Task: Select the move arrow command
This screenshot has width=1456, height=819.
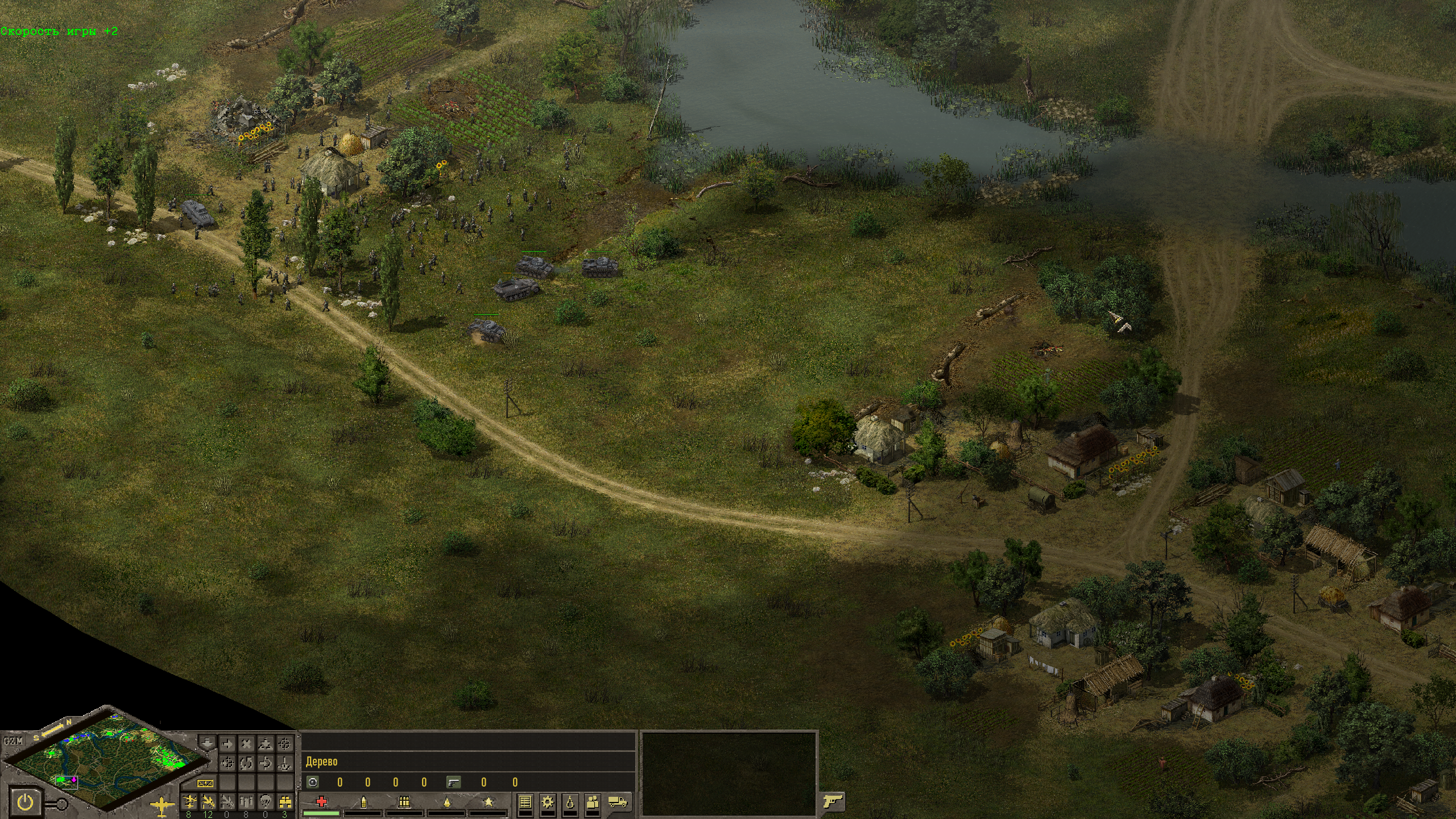Action: (x=227, y=743)
